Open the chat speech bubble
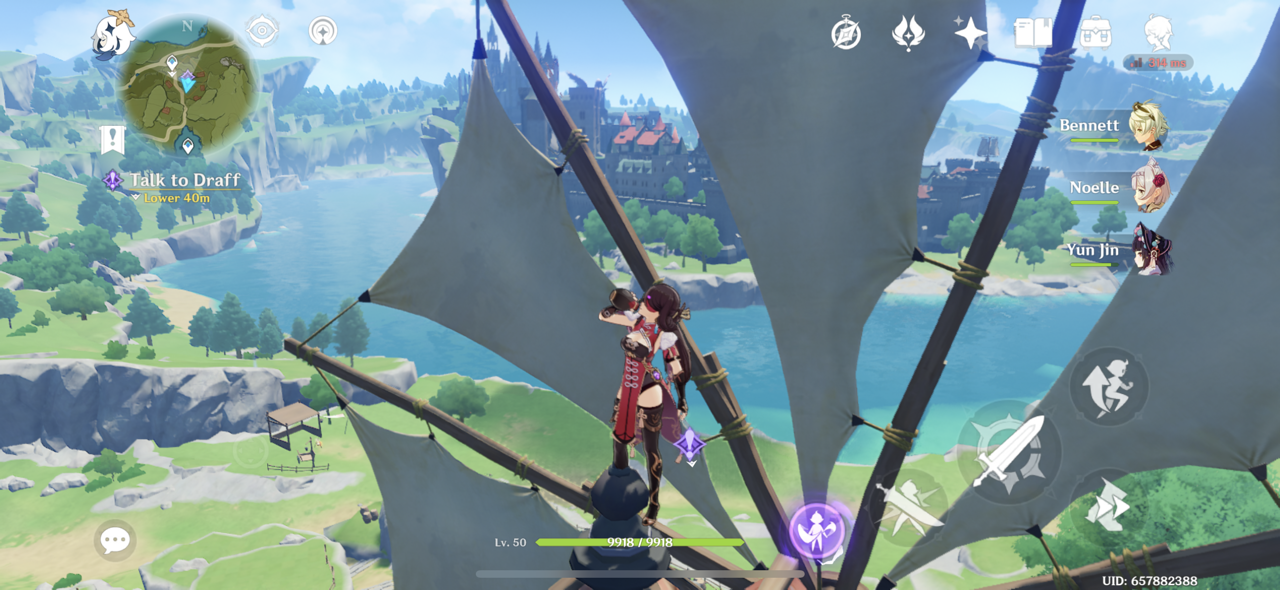Screen dimensions: 1280x590 (114, 541)
